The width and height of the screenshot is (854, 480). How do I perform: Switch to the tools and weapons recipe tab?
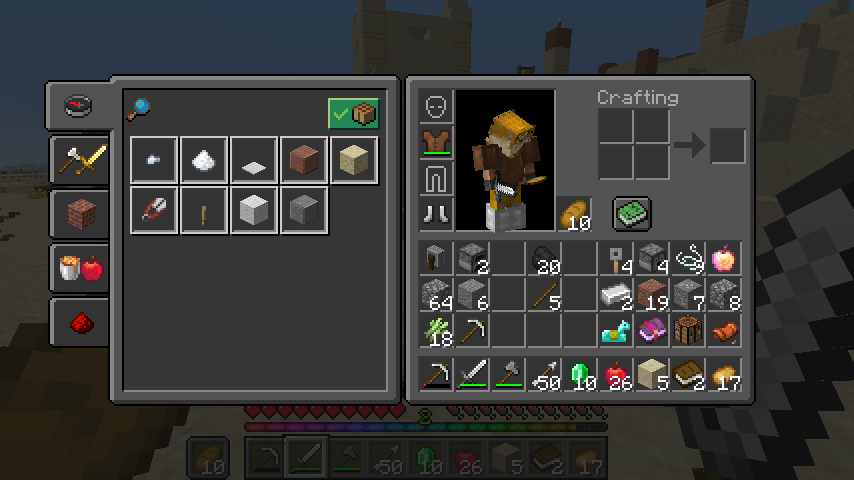[79, 159]
